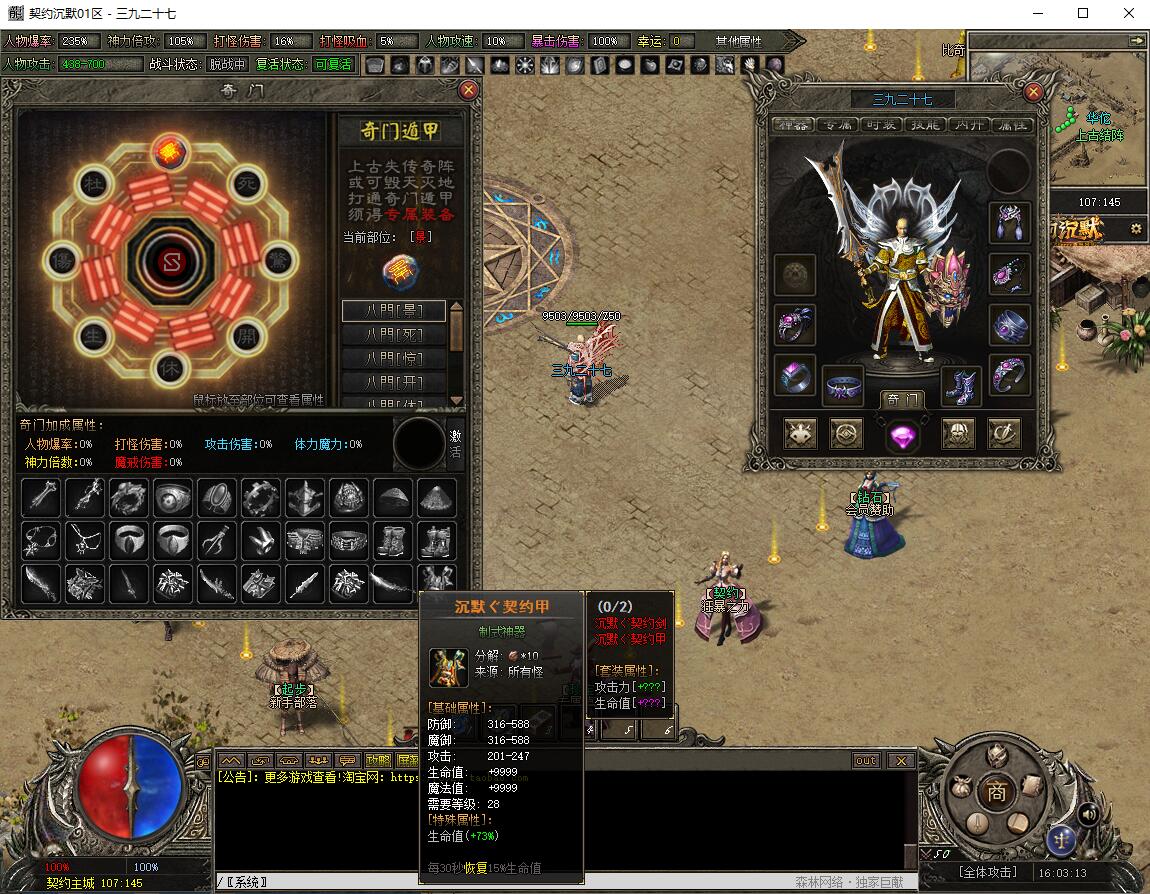
Task: Open the 技能 skills tab
Action: pyautogui.click(x=925, y=125)
